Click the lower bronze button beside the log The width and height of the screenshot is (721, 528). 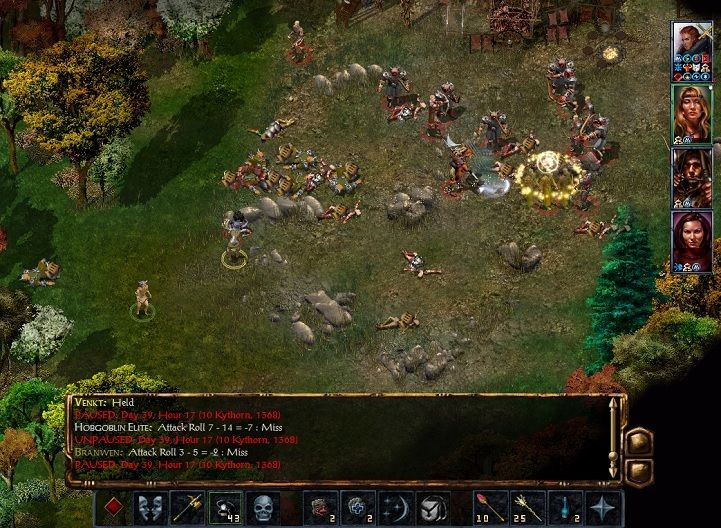(x=639, y=468)
